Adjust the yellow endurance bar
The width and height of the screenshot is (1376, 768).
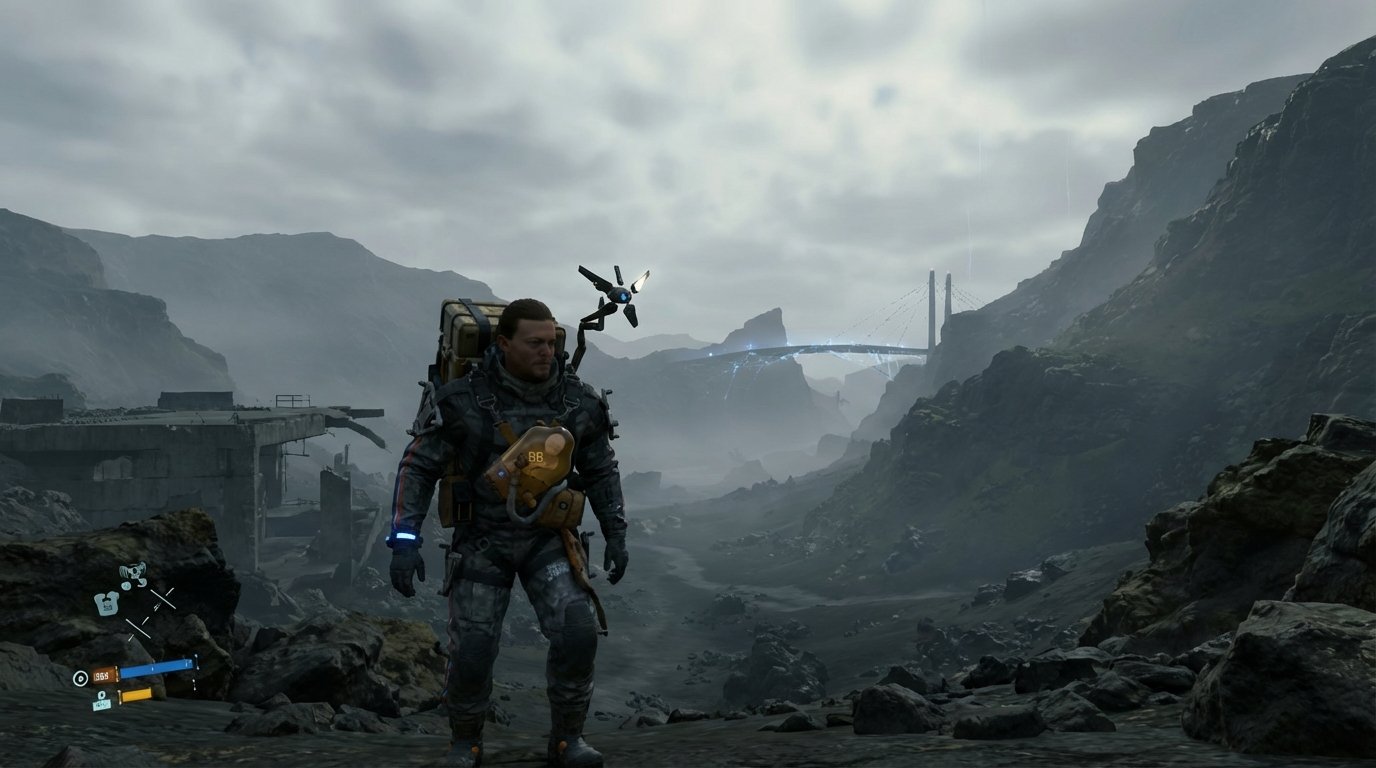click(136, 697)
